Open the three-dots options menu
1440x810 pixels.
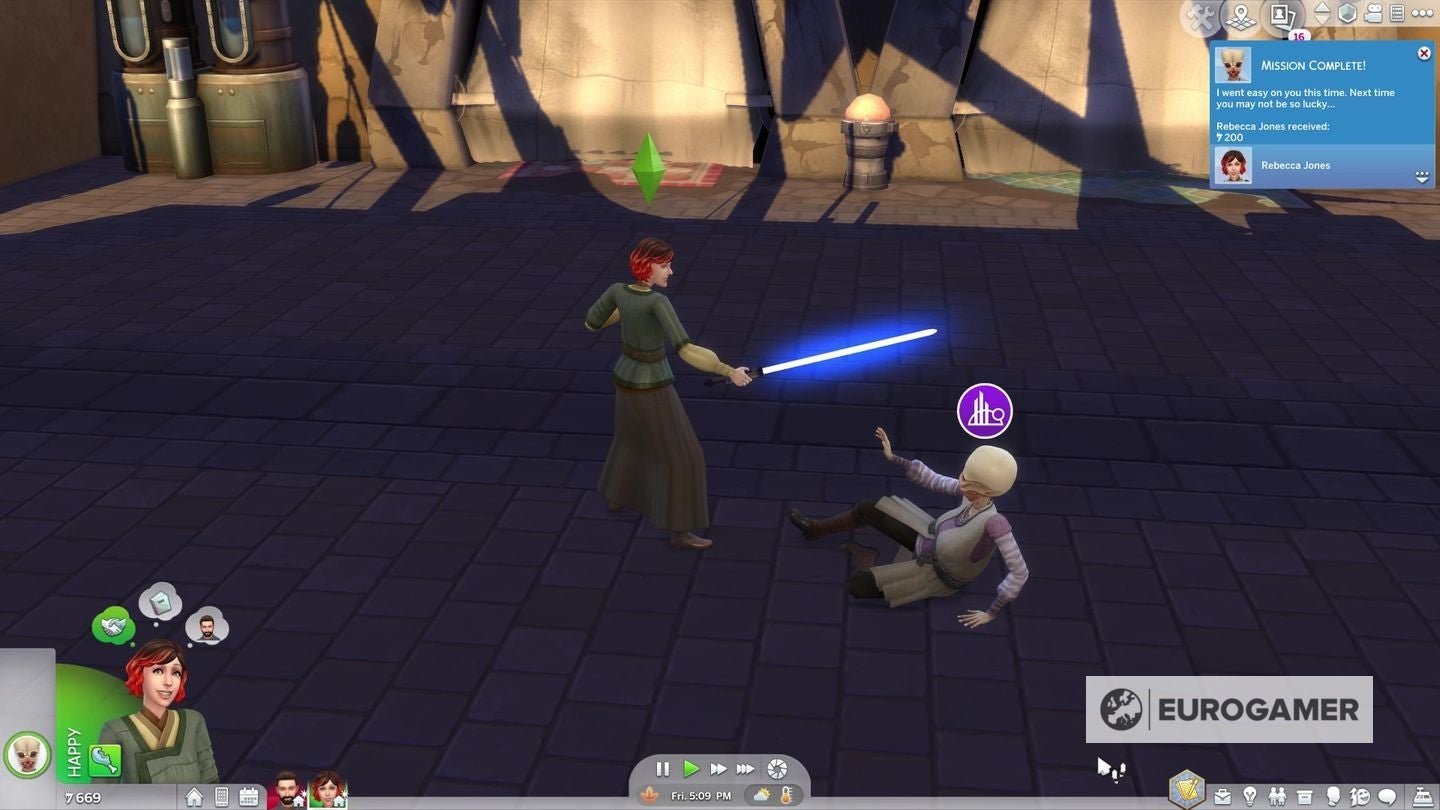point(1423,13)
